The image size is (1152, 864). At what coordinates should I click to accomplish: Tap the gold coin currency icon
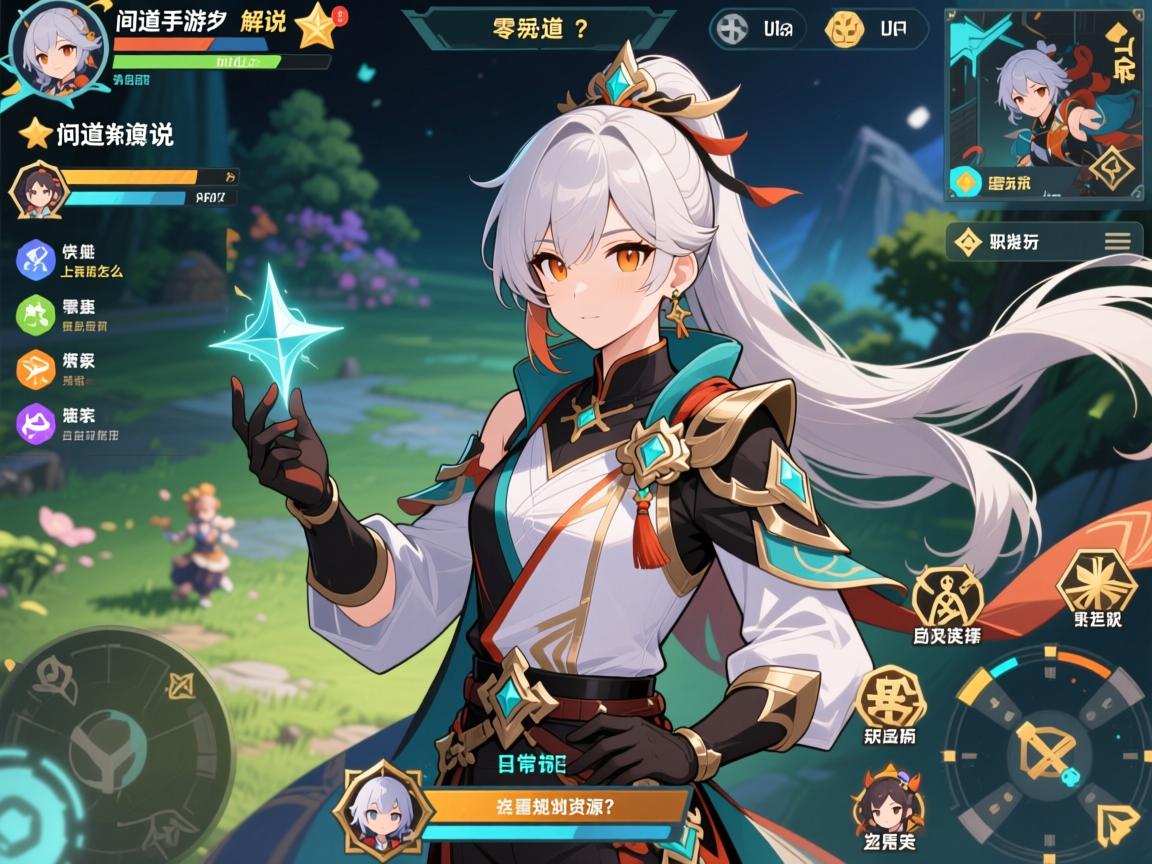[x=846, y=29]
